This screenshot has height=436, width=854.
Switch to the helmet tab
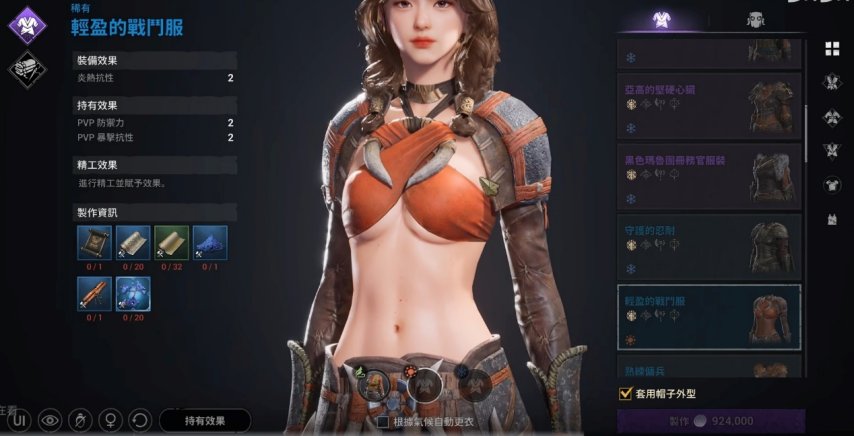coord(755,20)
